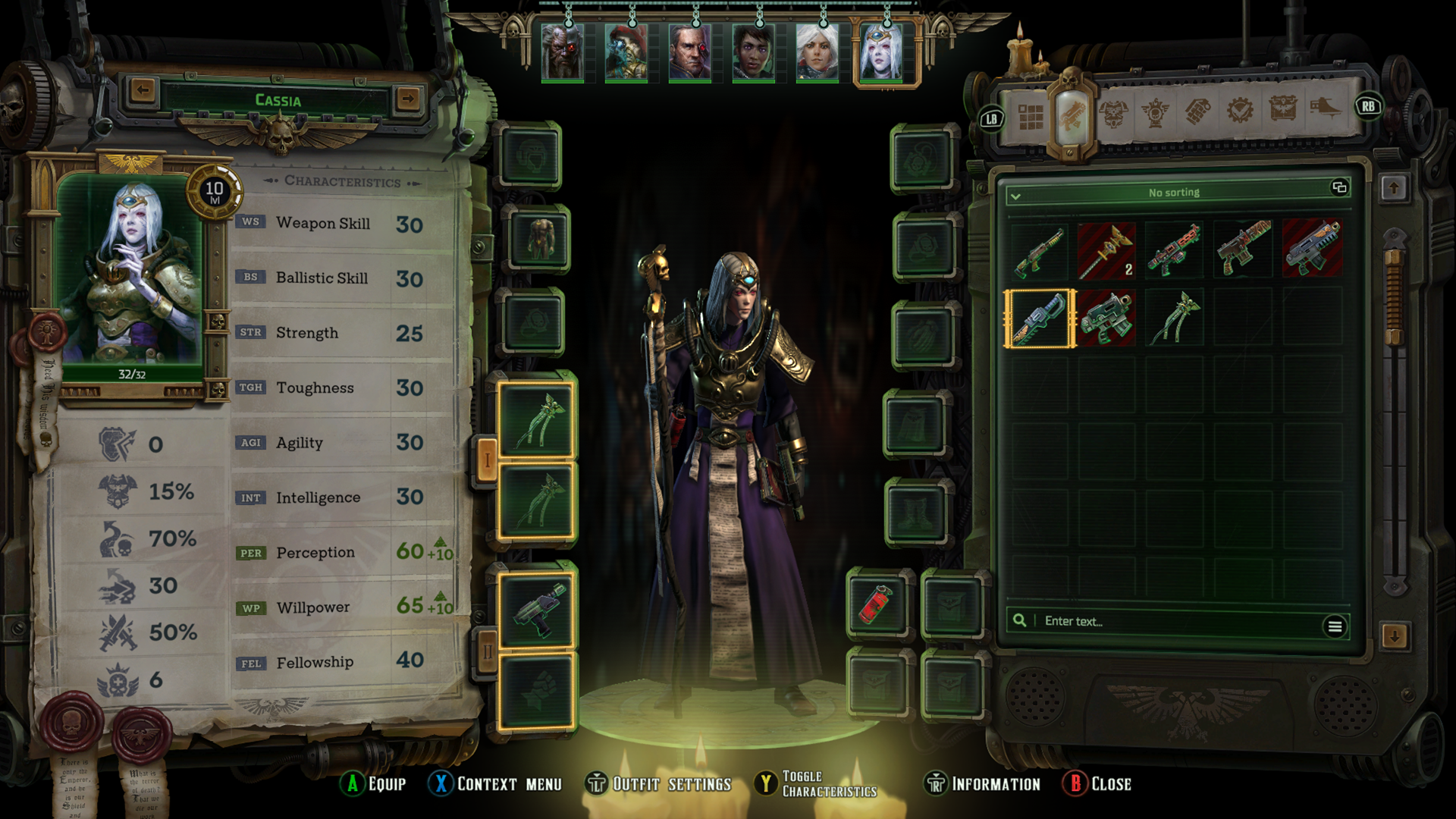Select the golden staff item with count 2
This screenshot has width=1456, height=819.
click(1106, 251)
